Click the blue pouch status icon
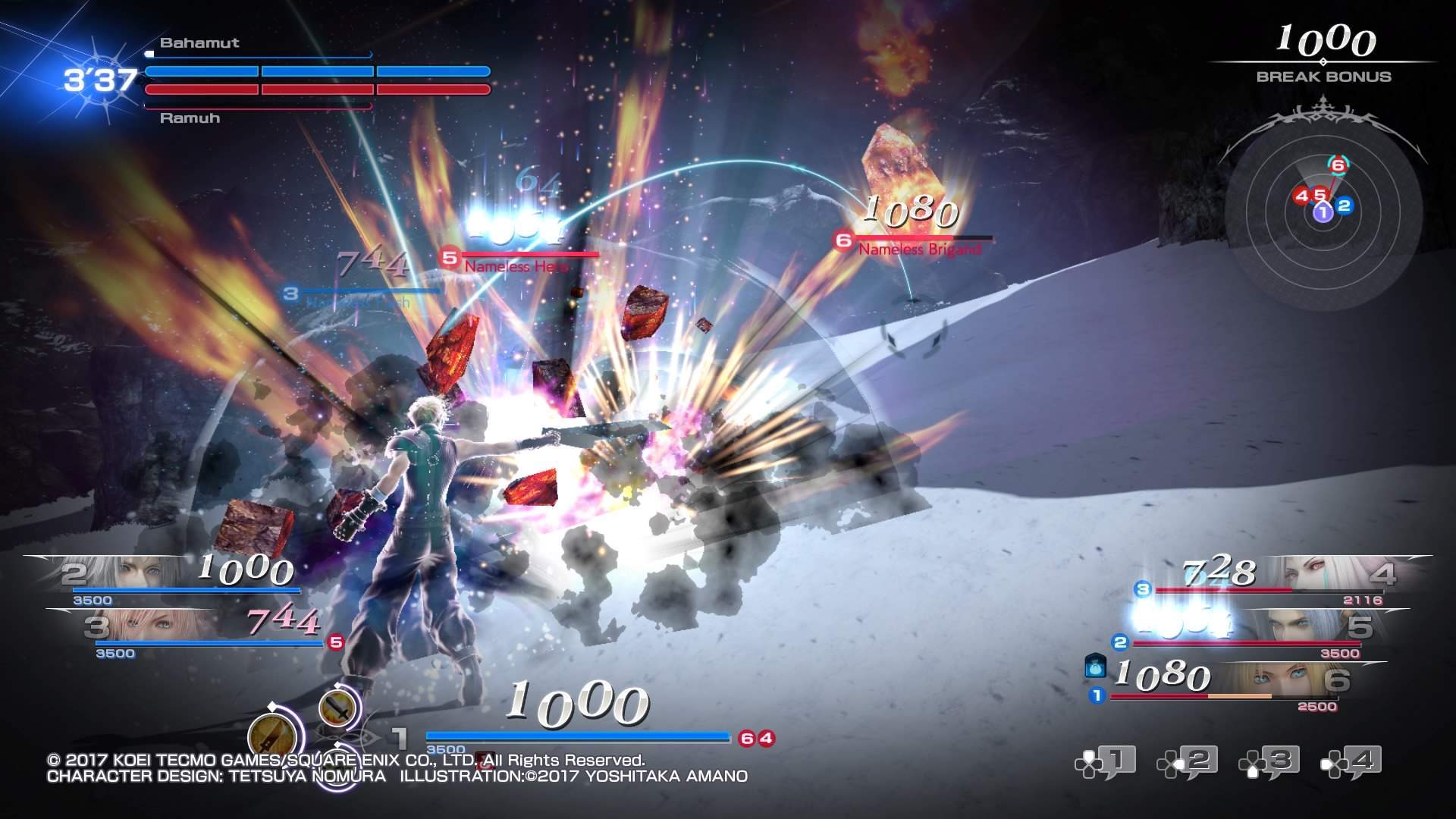Viewport: 1456px width, 819px height. (x=1095, y=667)
